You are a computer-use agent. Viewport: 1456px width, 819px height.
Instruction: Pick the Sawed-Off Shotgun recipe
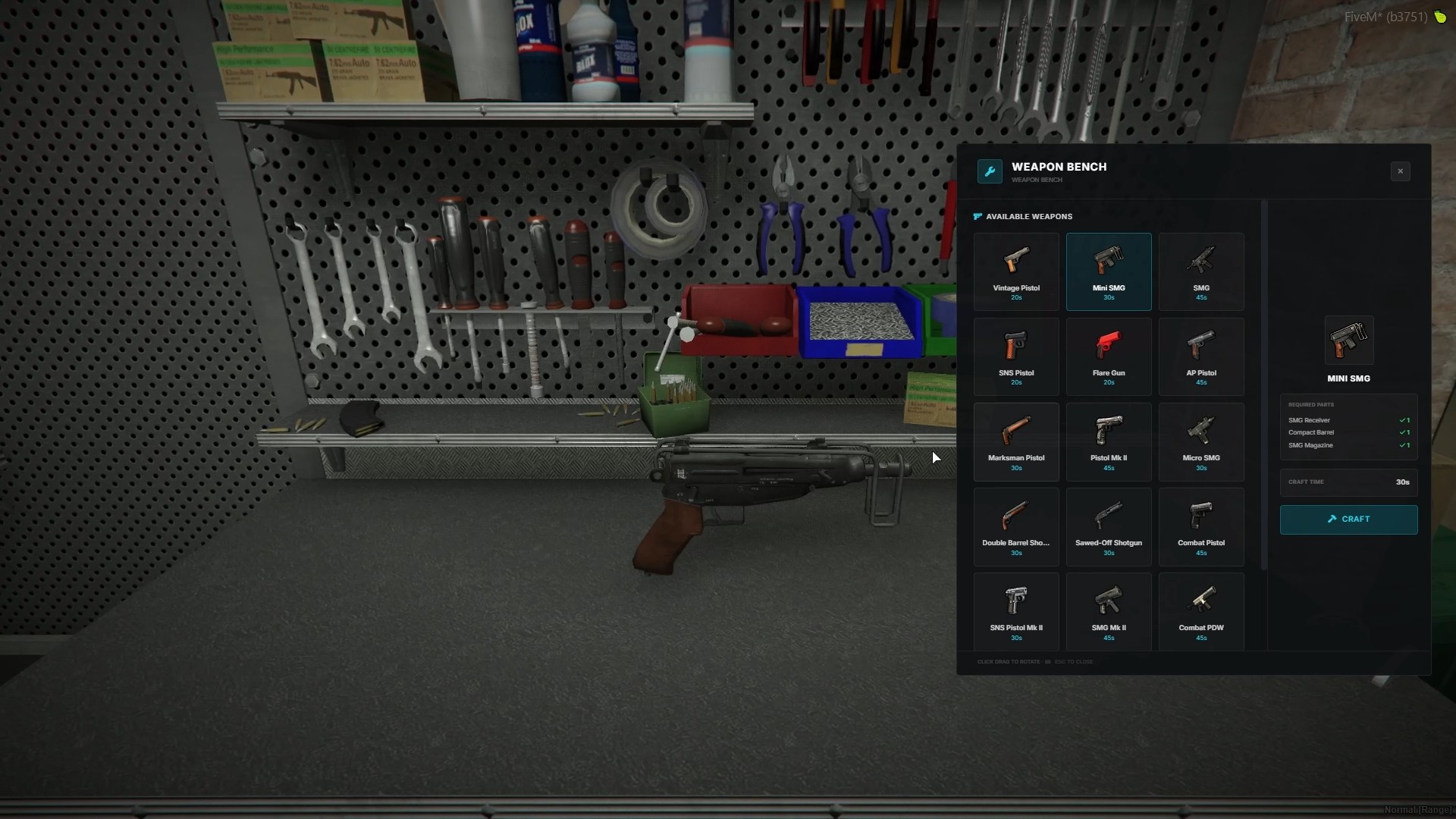point(1109,526)
